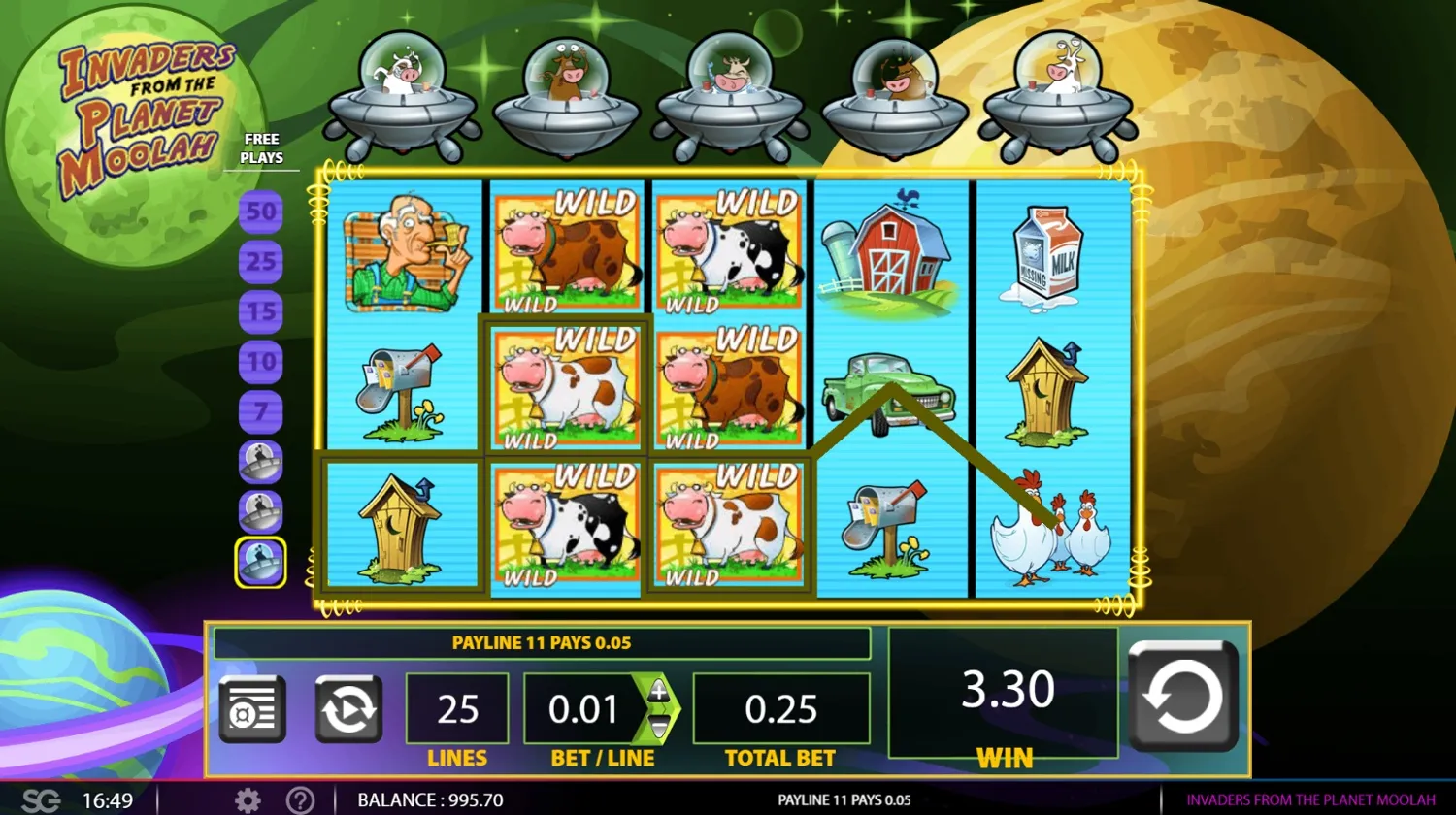The image size is (1456, 815).
Task: Select the 7 free plays level
Action: point(259,410)
